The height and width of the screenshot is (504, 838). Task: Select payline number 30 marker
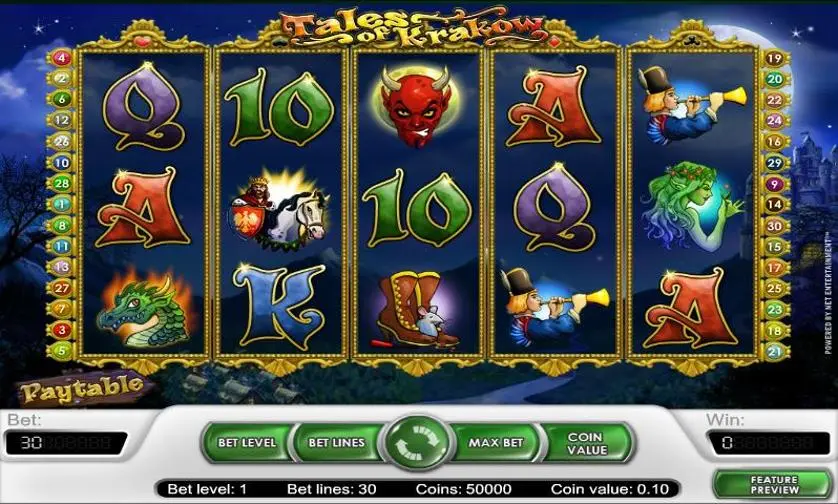(x=773, y=226)
